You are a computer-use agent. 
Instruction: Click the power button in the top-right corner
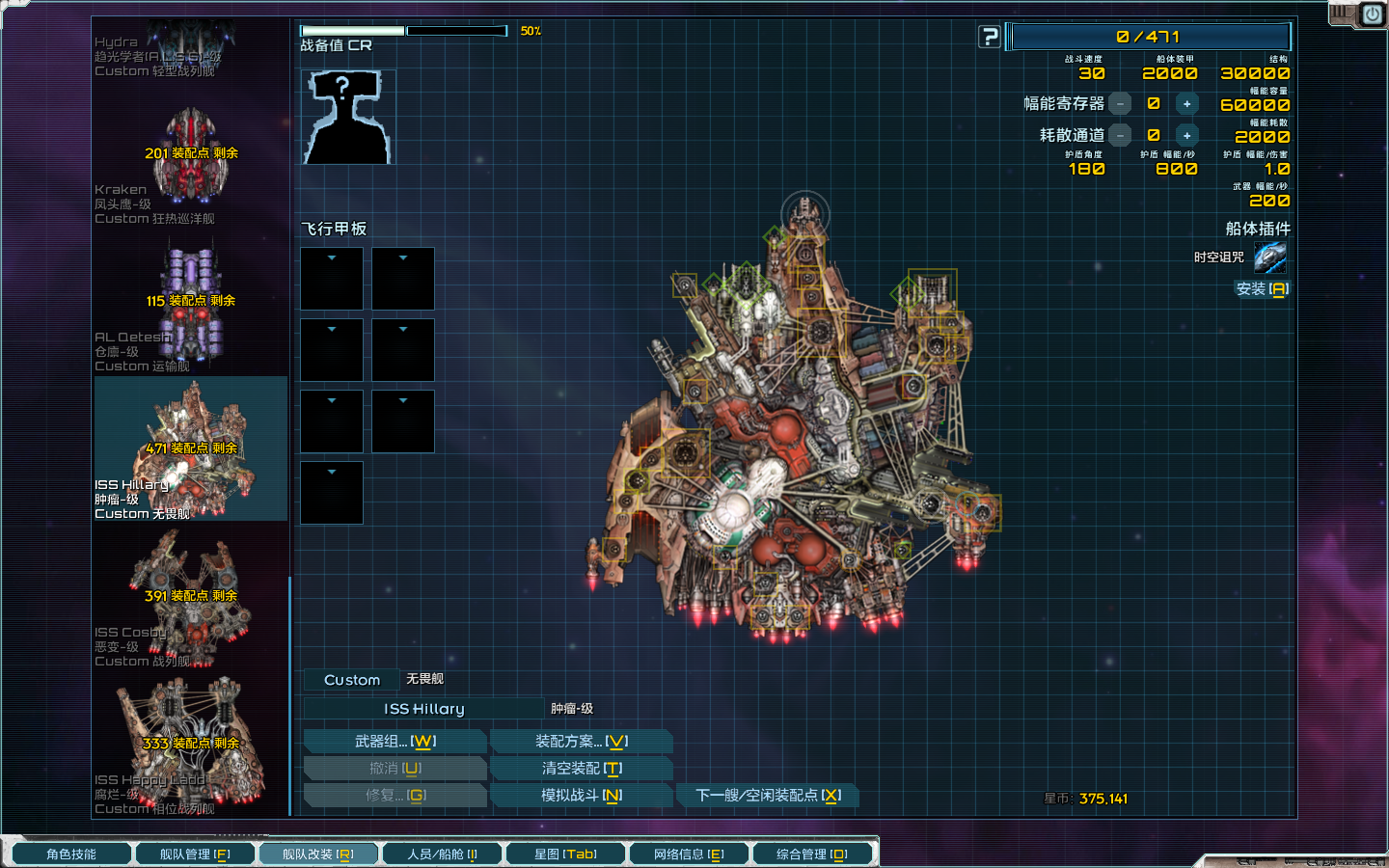click(x=1371, y=14)
